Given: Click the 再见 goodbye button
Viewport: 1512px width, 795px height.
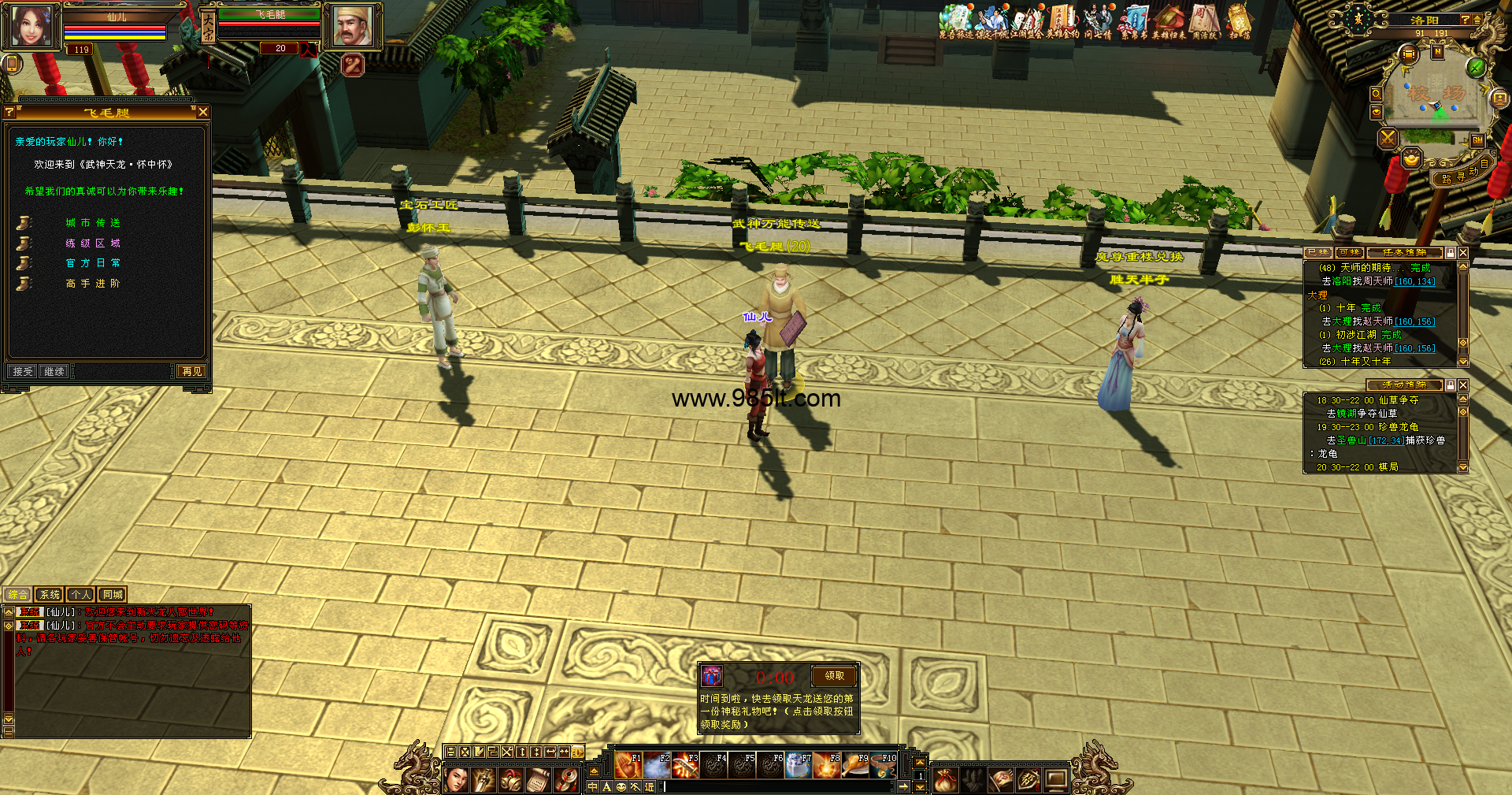Looking at the screenshot, I should coord(191,371).
